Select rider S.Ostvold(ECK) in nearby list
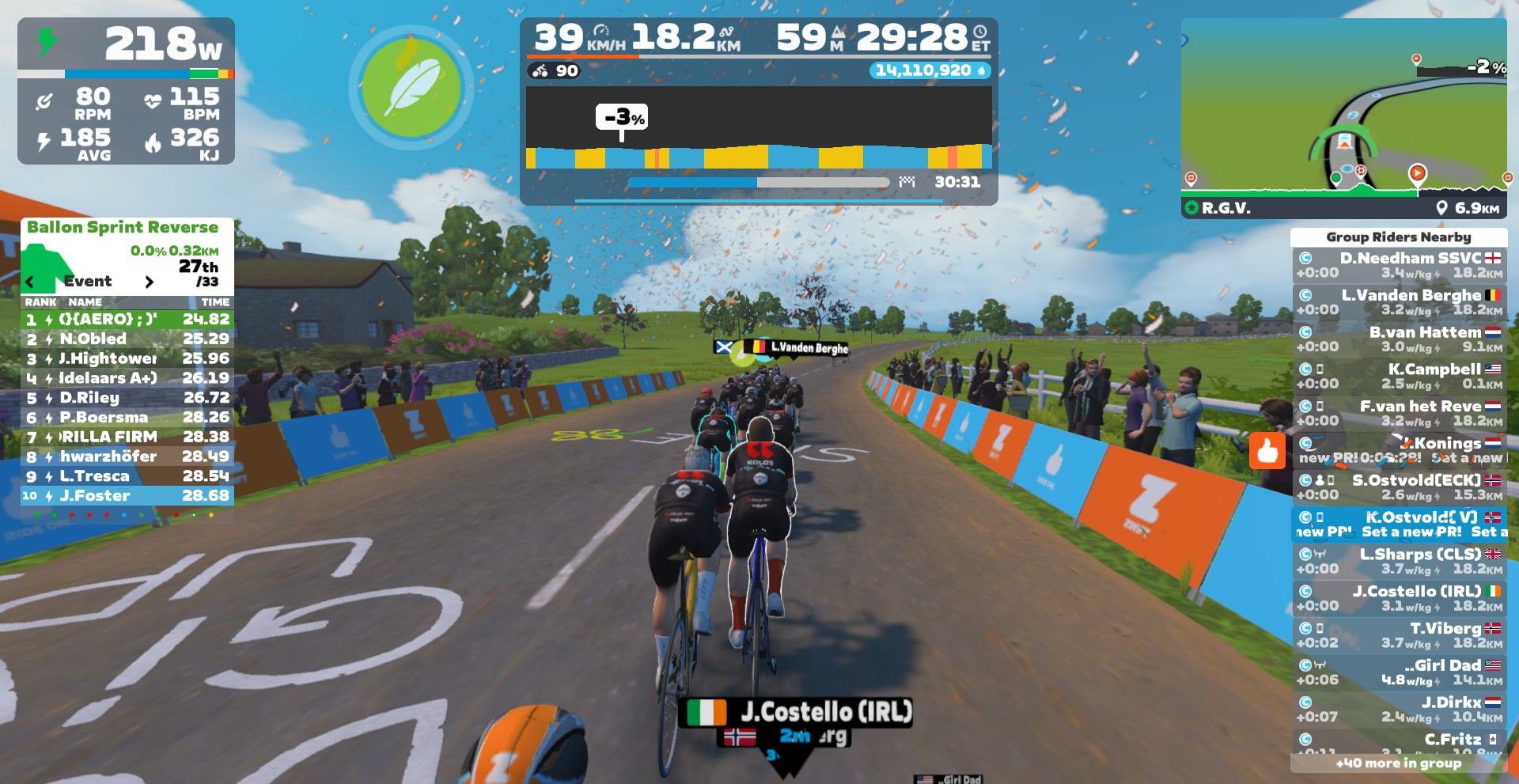This screenshot has height=784, width=1519. (1399, 487)
